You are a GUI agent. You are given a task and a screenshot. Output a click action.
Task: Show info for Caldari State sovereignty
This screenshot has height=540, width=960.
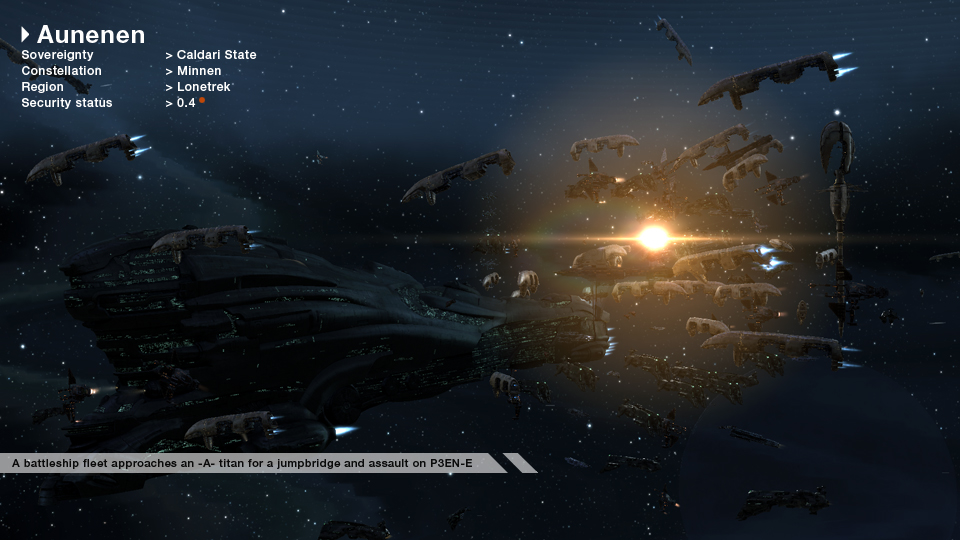pos(216,55)
